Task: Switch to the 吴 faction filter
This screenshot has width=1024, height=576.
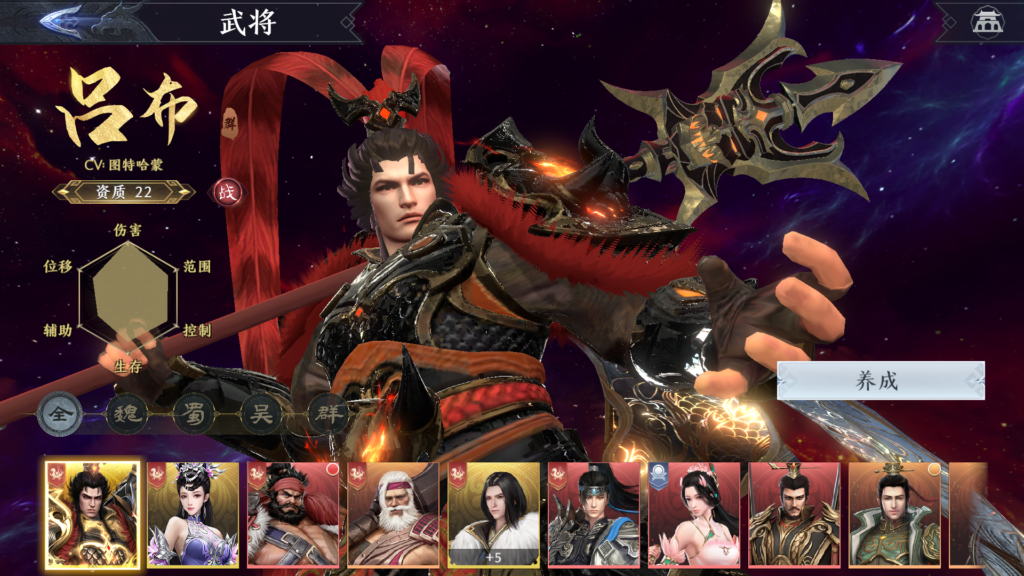Action: (261, 414)
